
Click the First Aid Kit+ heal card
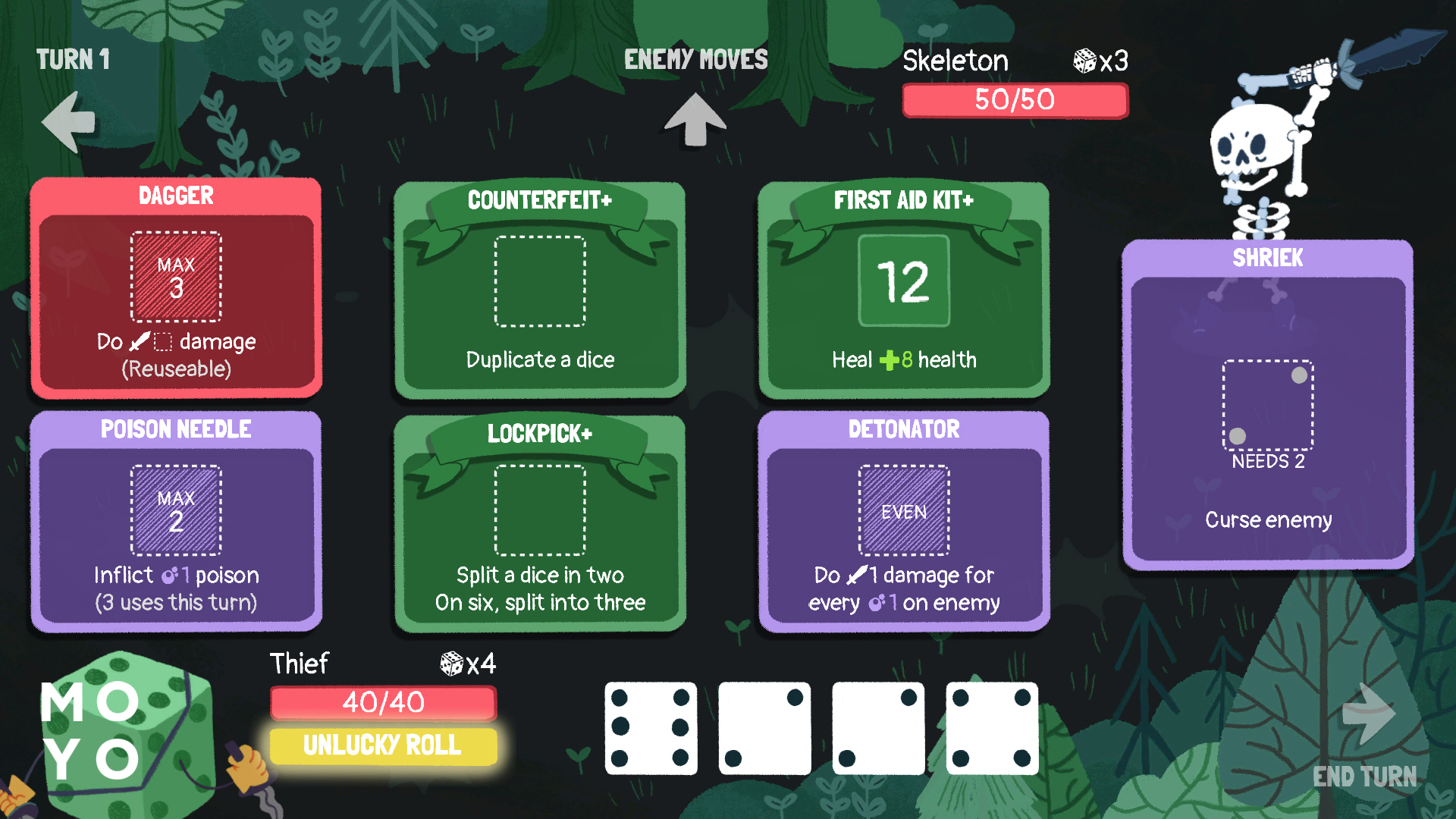tap(903, 284)
